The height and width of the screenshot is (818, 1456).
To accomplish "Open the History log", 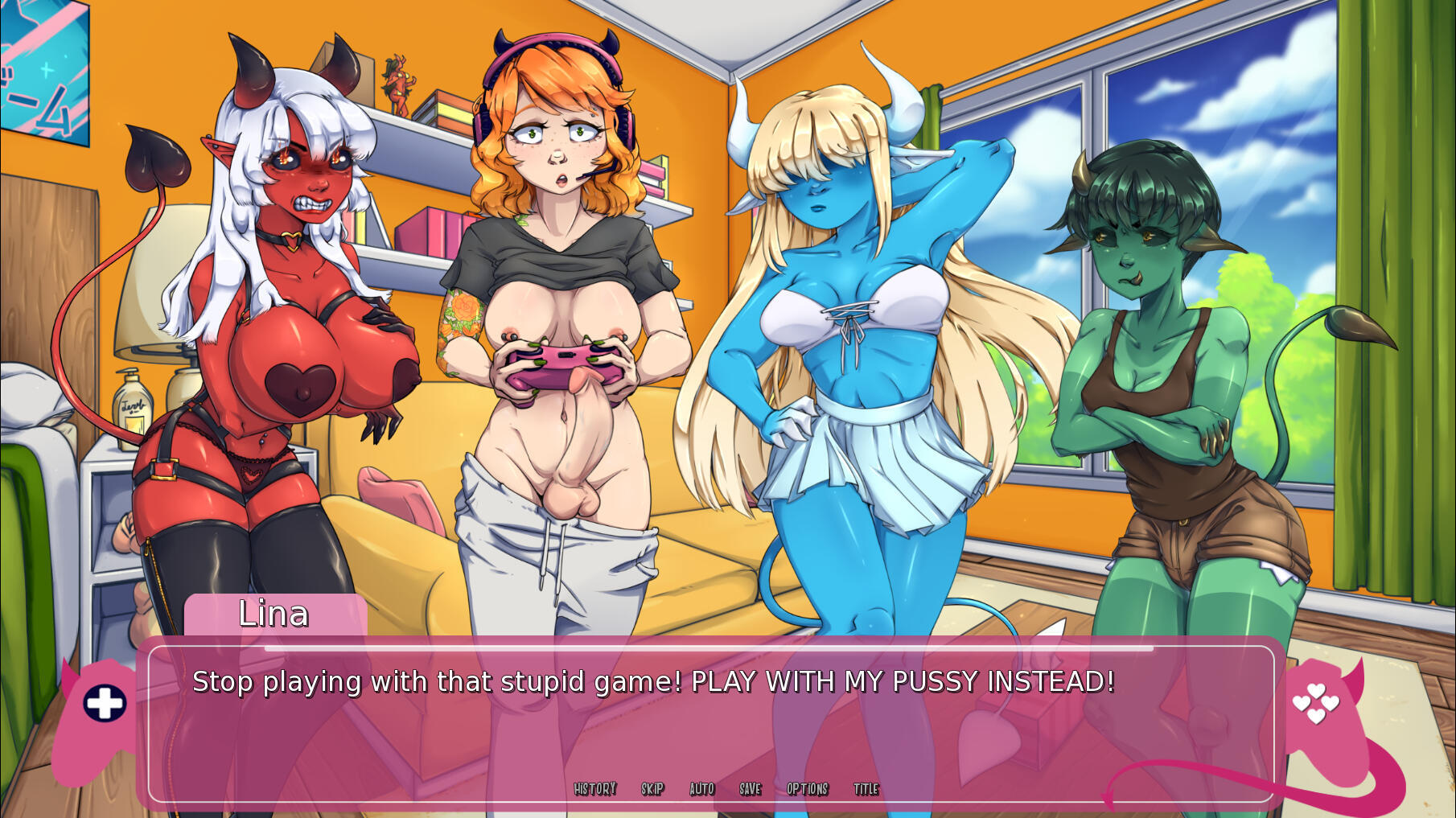I will click(594, 789).
